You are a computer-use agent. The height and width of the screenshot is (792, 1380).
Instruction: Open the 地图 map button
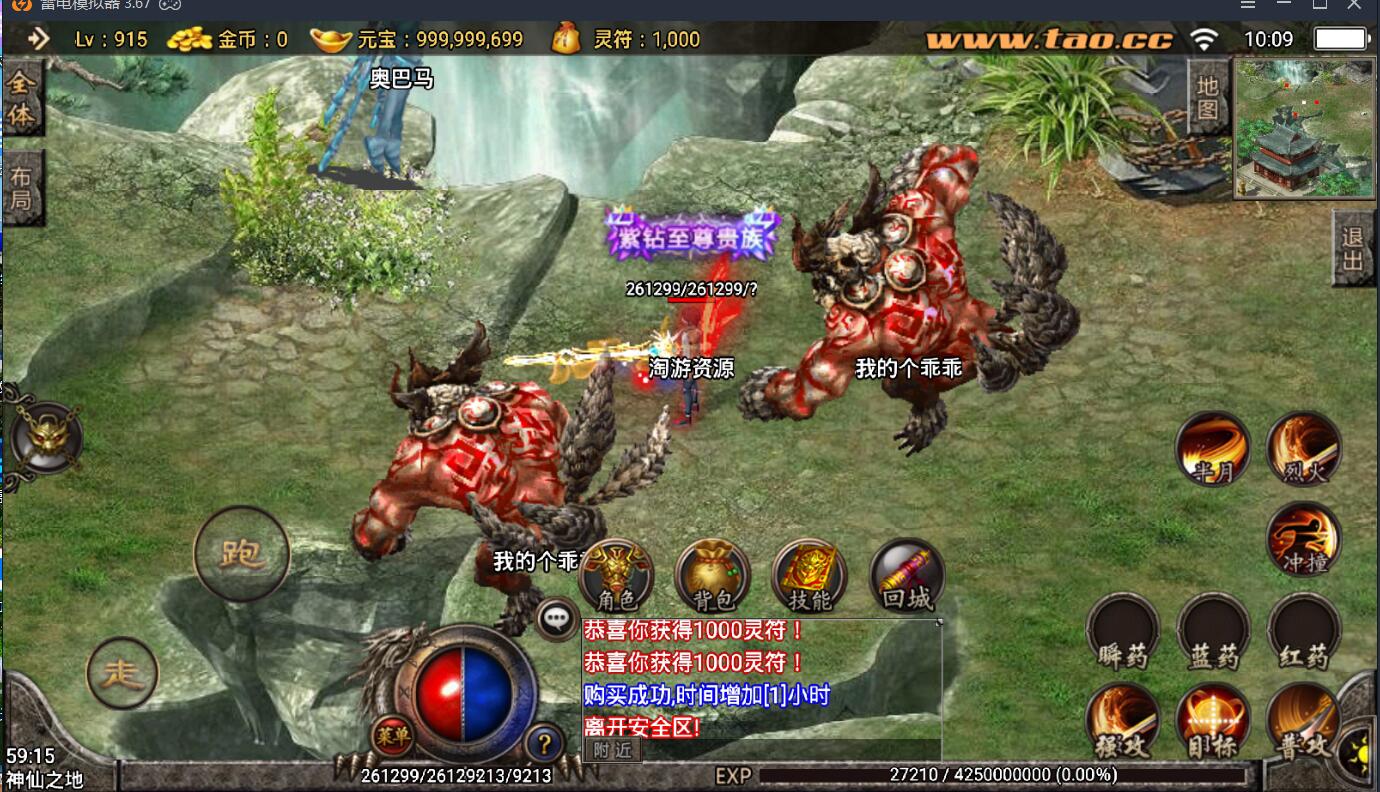pyautogui.click(x=1207, y=97)
